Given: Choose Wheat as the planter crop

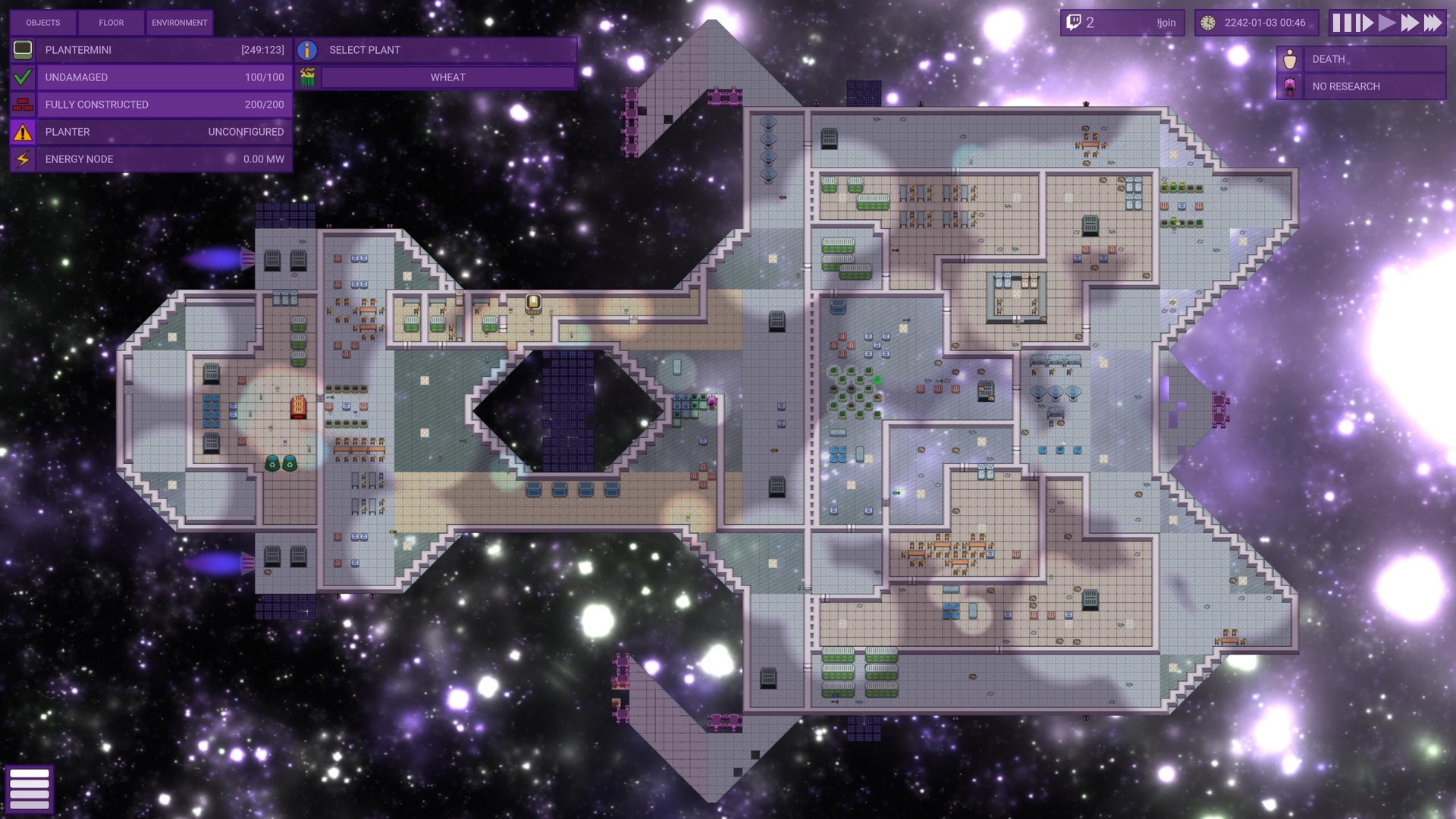Looking at the screenshot, I should (x=447, y=77).
